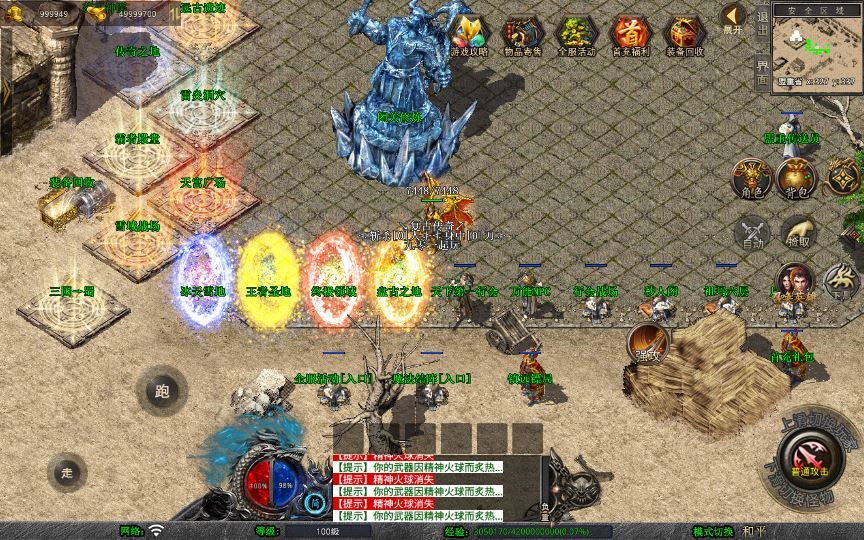Viewport: 864px width, 540px height.
Task: Open the 物品寄售 item consignment icon
Action: [520, 35]
